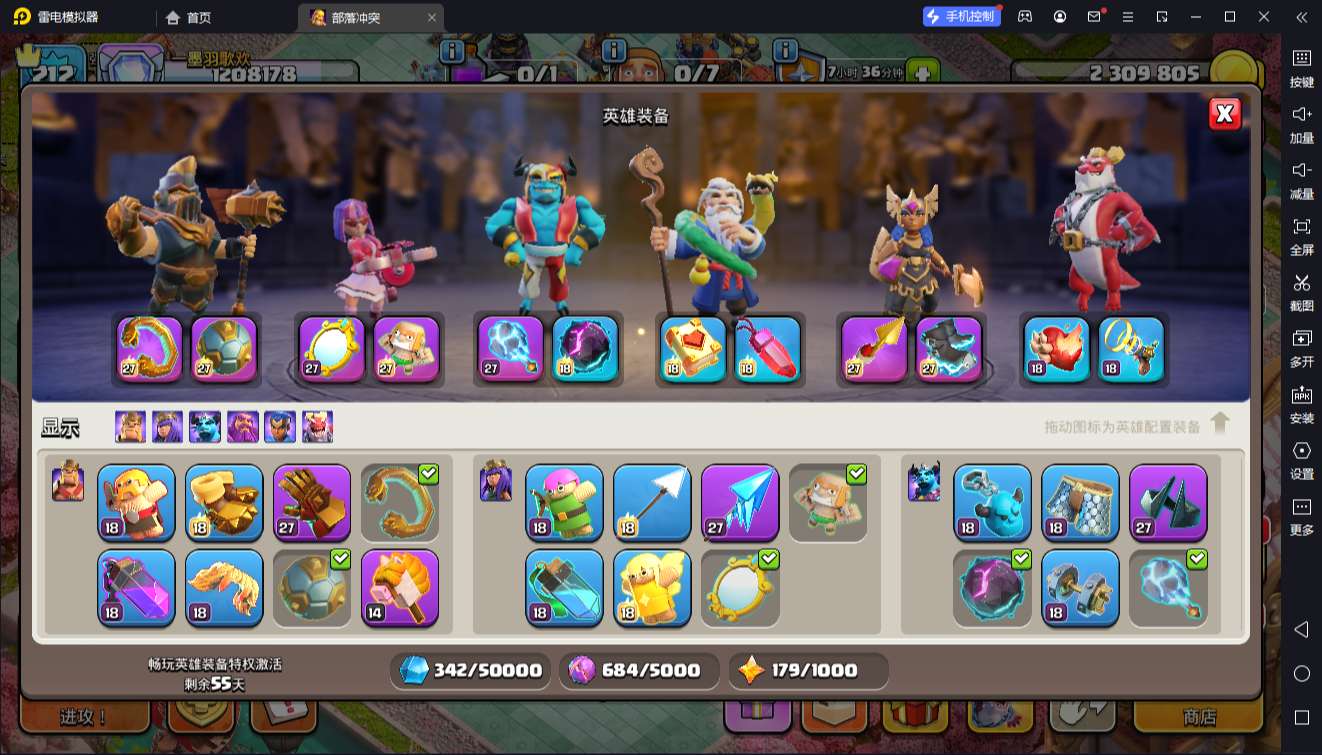Choose the level 14 Stick Horse

click(400, 587)
